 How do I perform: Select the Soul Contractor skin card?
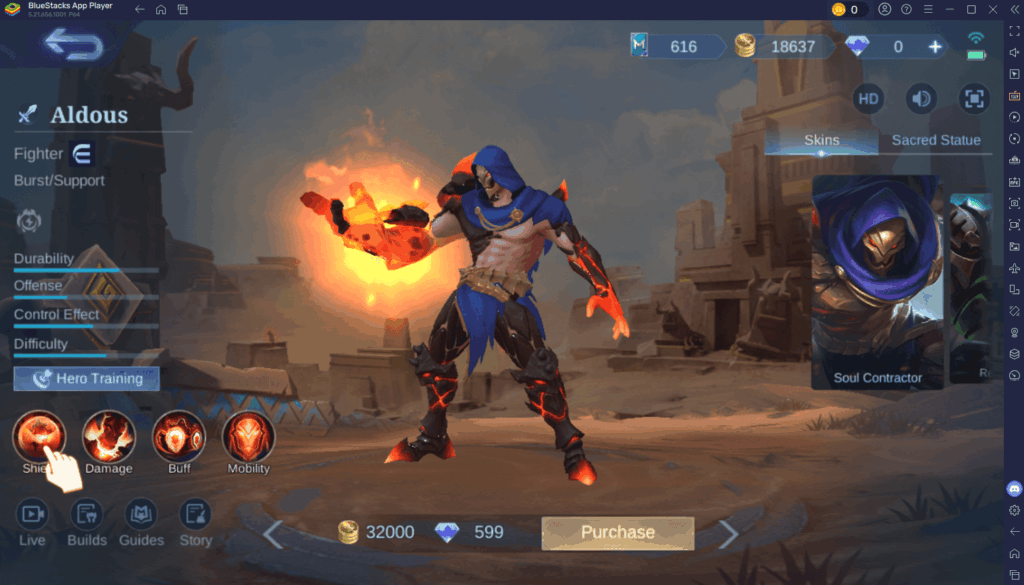(x=877, y=282)
